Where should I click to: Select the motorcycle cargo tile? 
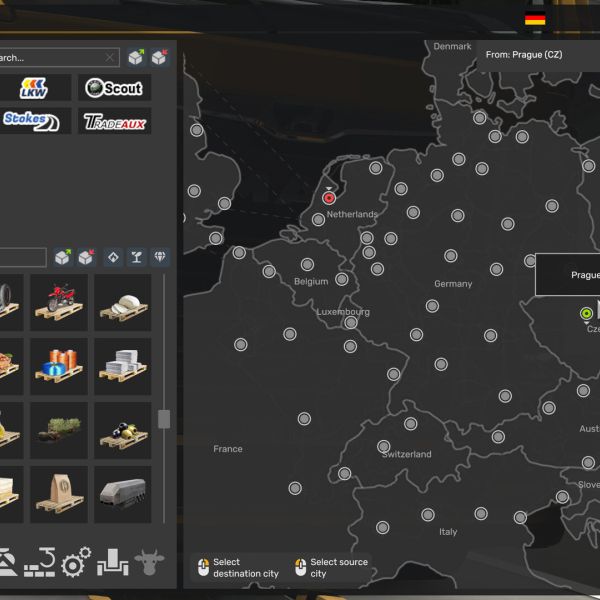click(58, 302)
